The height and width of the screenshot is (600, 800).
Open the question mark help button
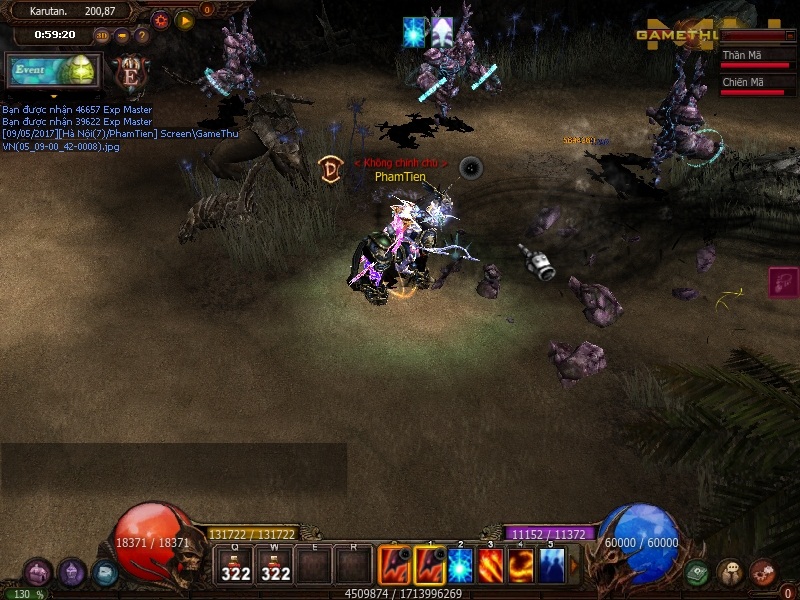[x=142, y=36]
